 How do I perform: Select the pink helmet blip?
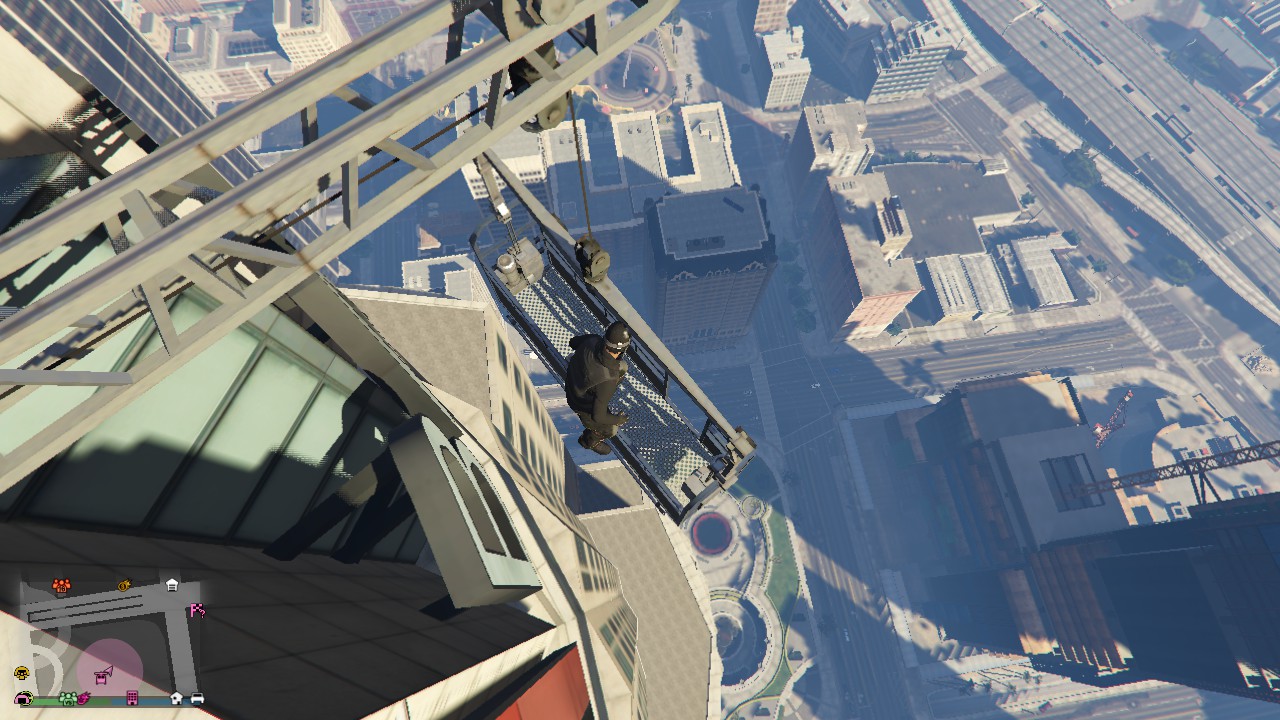tap(23, 697)
